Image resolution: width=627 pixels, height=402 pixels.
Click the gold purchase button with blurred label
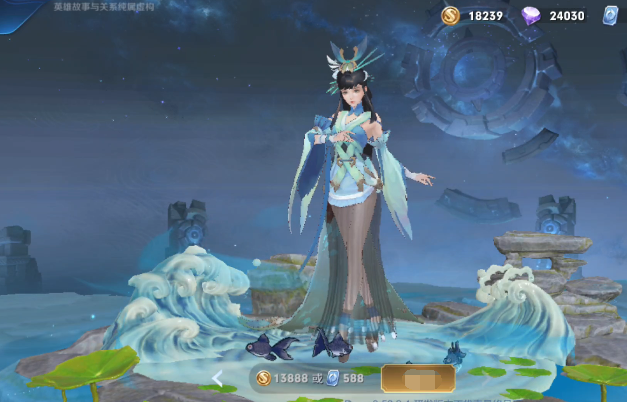tap(417, 378)
